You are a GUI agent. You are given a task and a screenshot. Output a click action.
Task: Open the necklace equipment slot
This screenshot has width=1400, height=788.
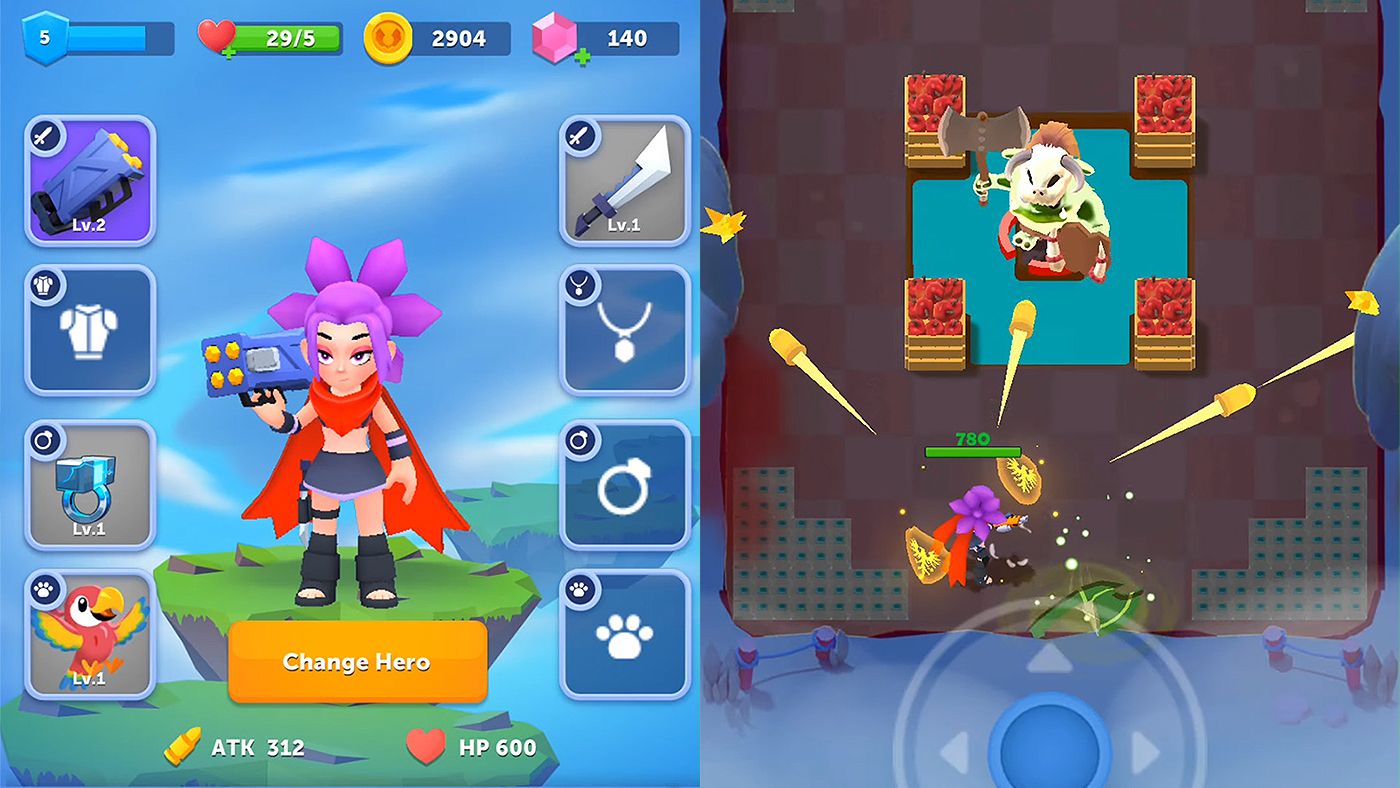click(622, 330)
